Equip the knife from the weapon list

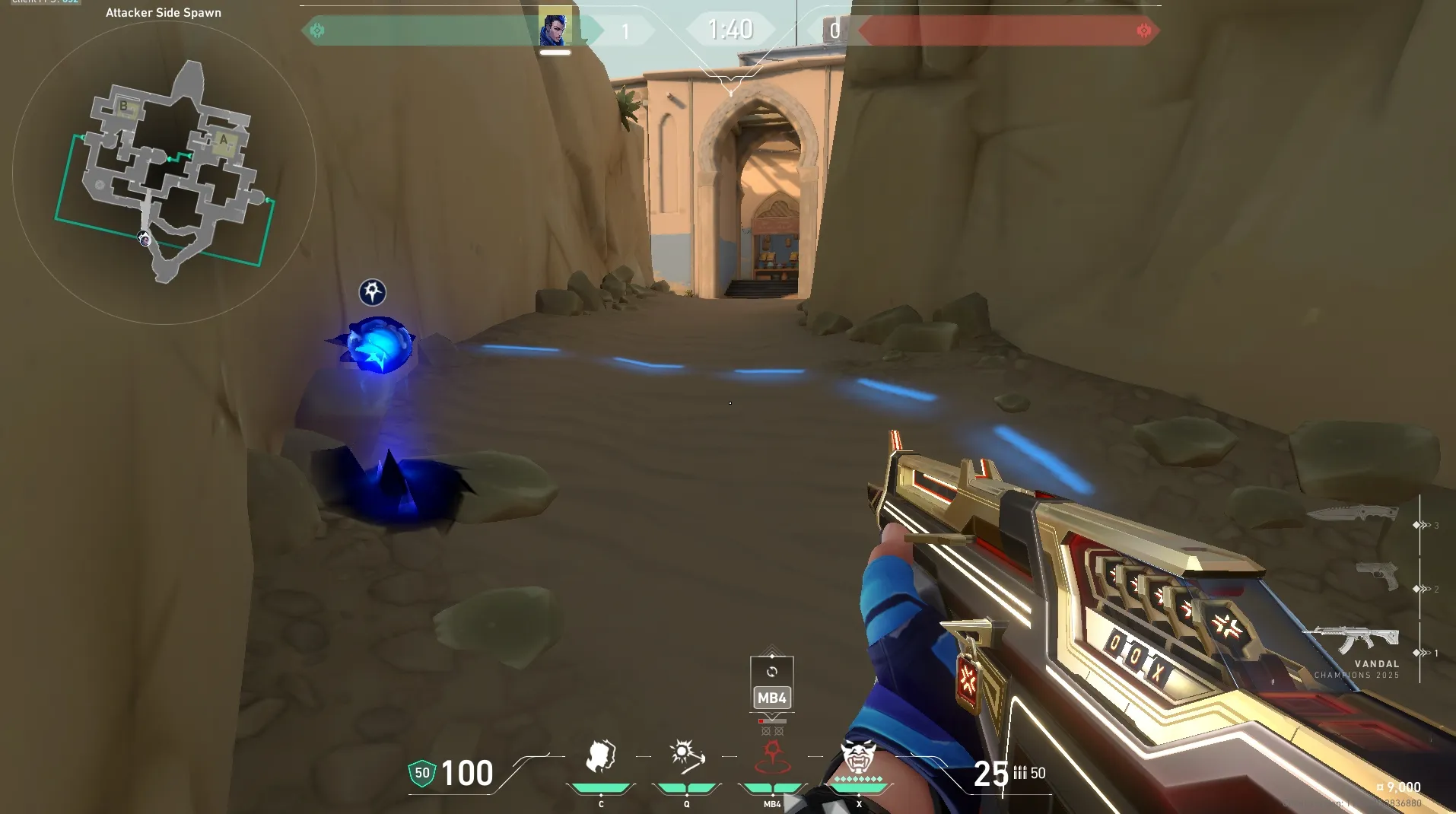[1353, 514]
